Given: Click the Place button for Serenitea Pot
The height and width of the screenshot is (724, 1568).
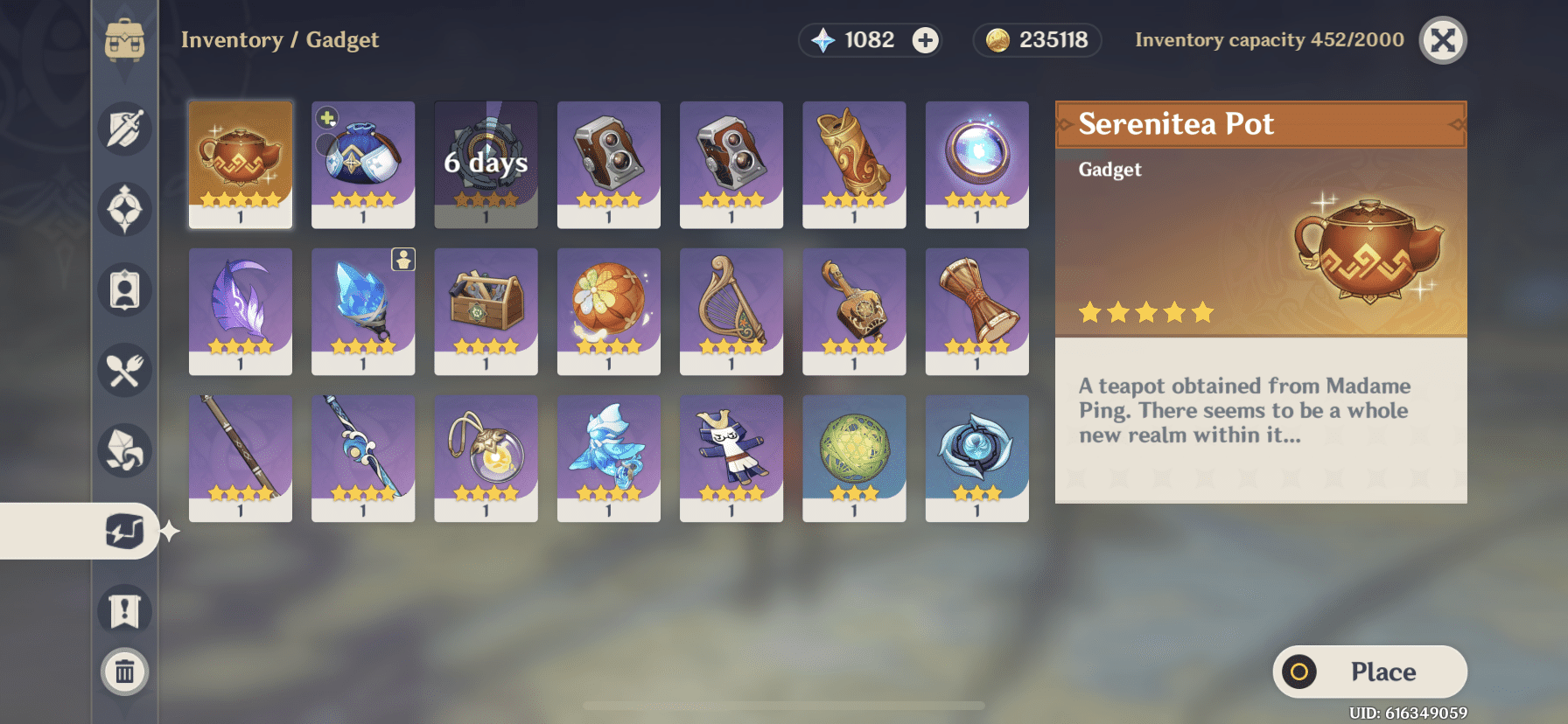Looking at the screenshot, I should 1368,672.
